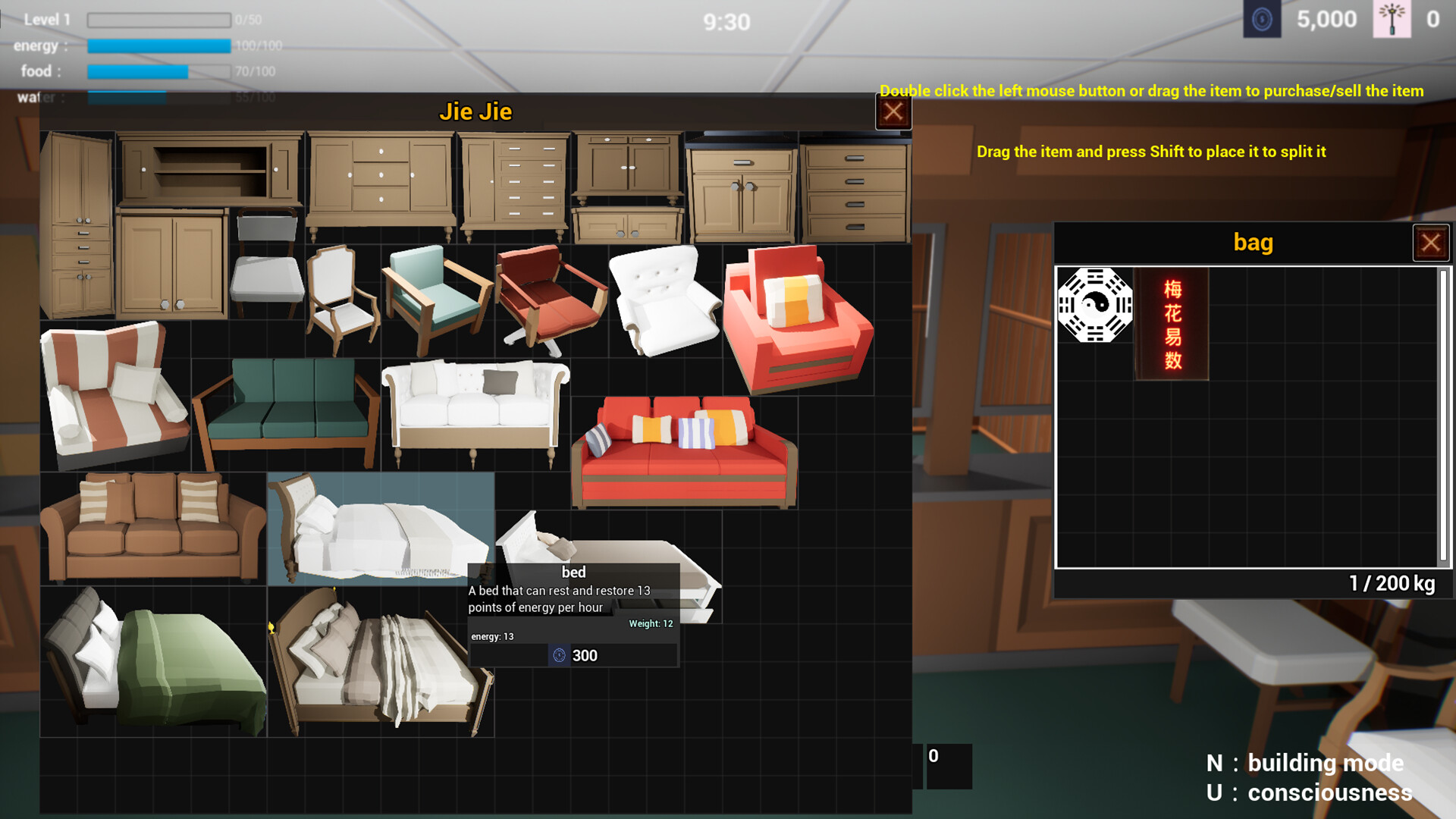Image resolution: width=1456 pixels, height=819 pixels.
Task: Click the 1 / 200 kg weight label
Action: (1393, 584)
